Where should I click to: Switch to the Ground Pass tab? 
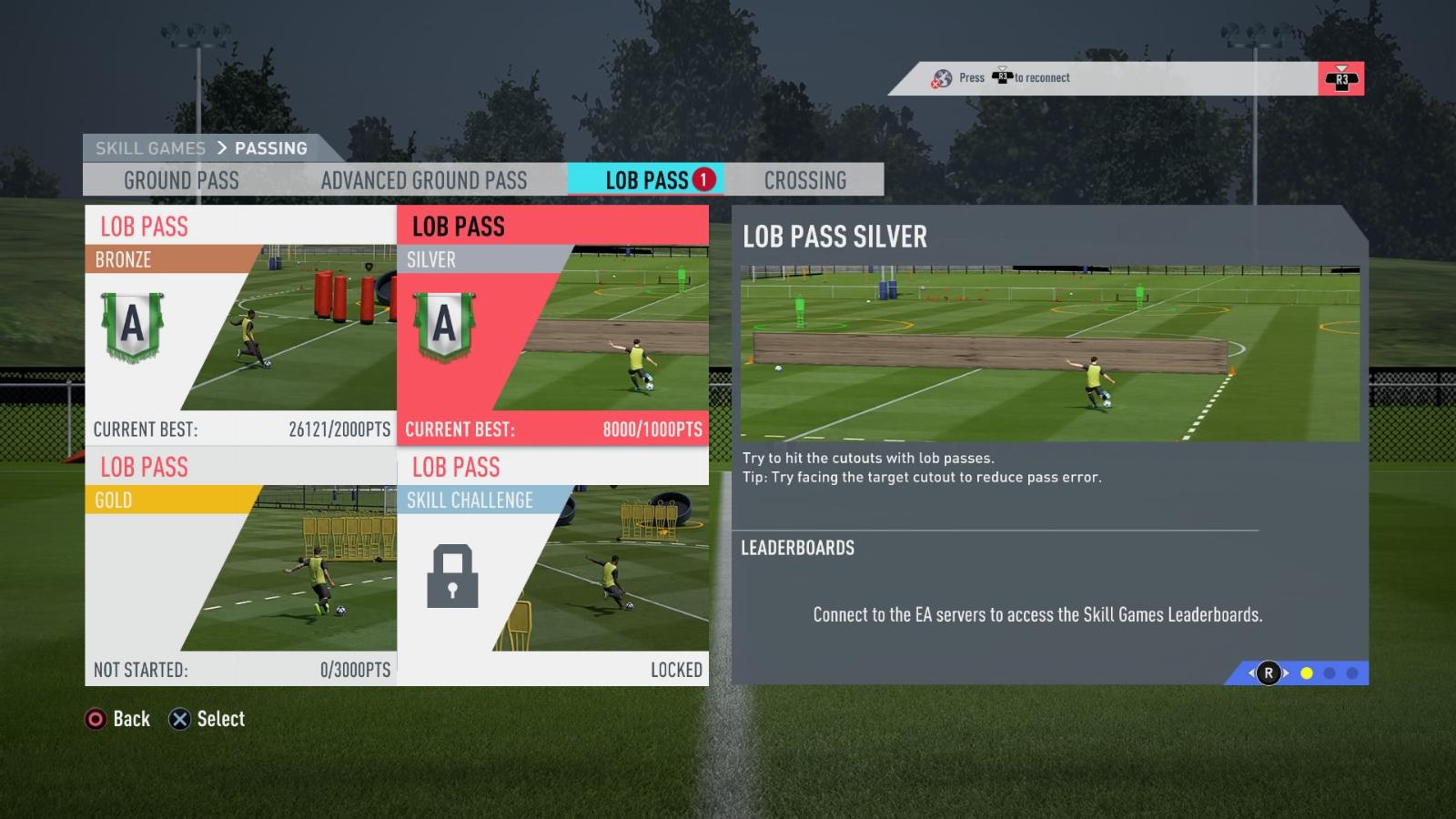click(x=181, y=180)
